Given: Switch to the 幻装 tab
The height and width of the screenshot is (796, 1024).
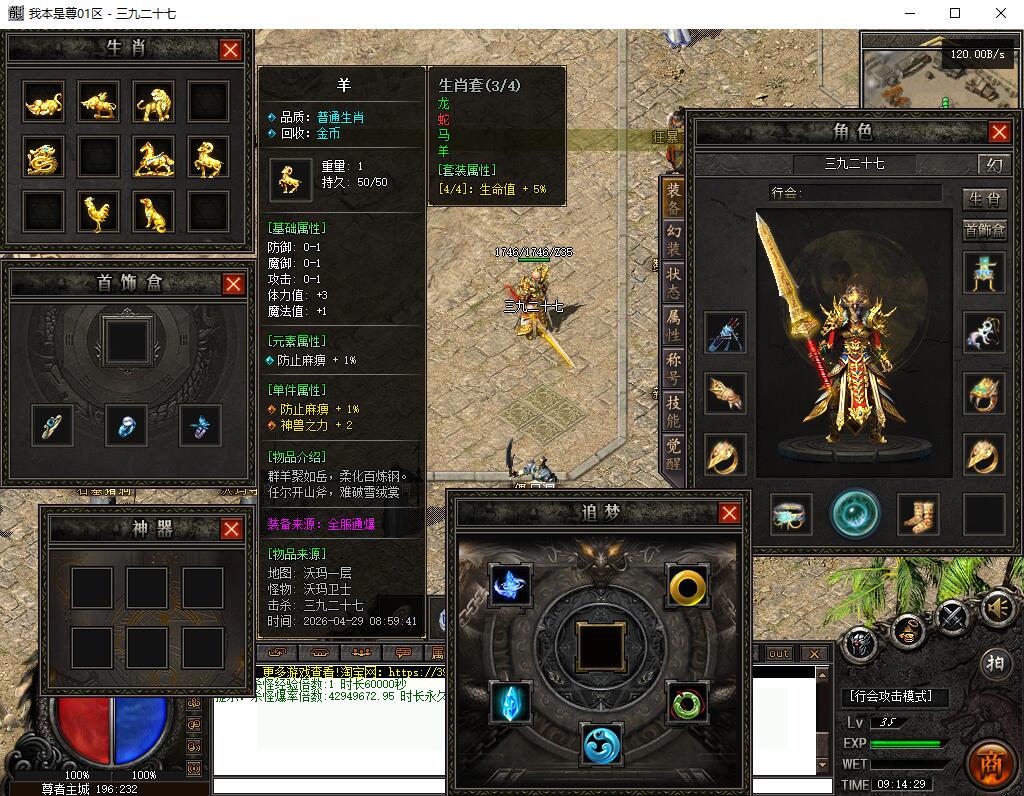Looking at the screenshot, I should 674,239.
